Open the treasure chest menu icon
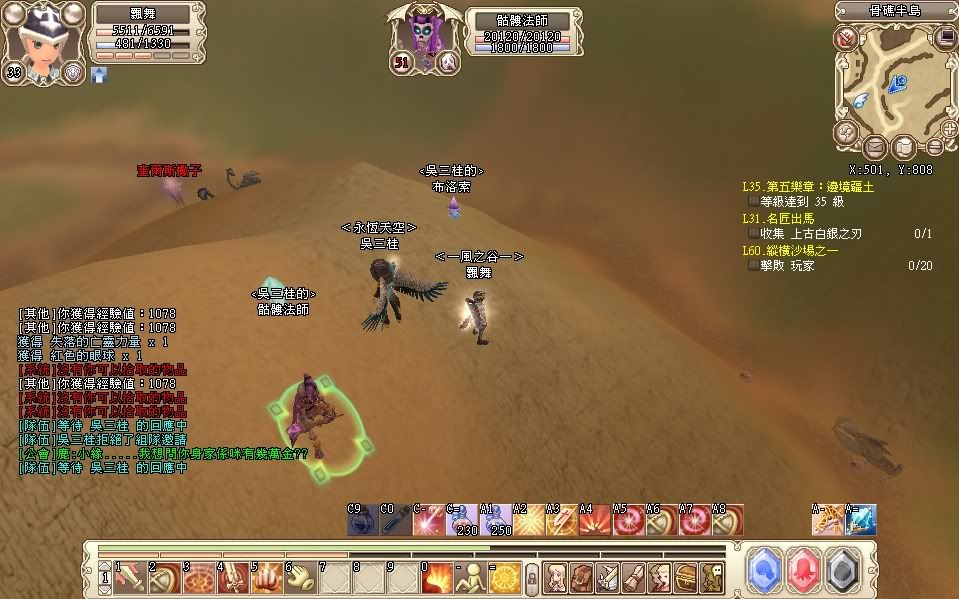 click(x=685, y=576)
